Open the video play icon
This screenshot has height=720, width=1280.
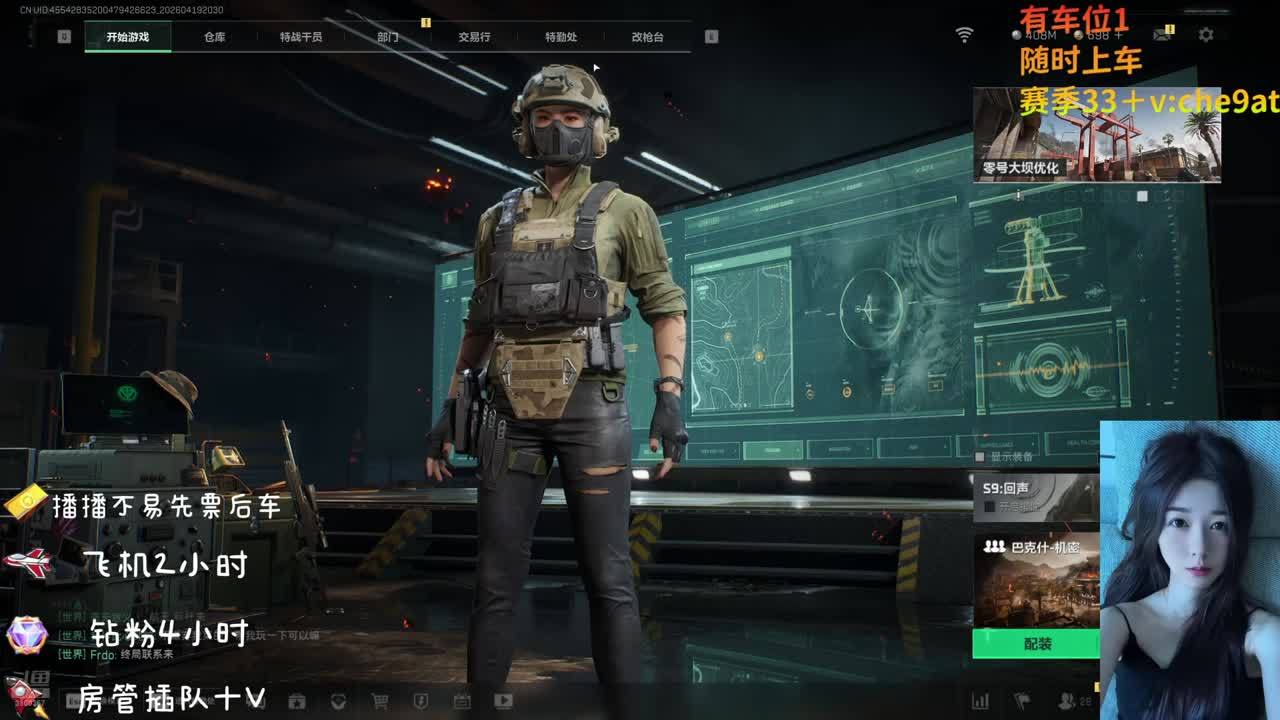click(503, 701)
